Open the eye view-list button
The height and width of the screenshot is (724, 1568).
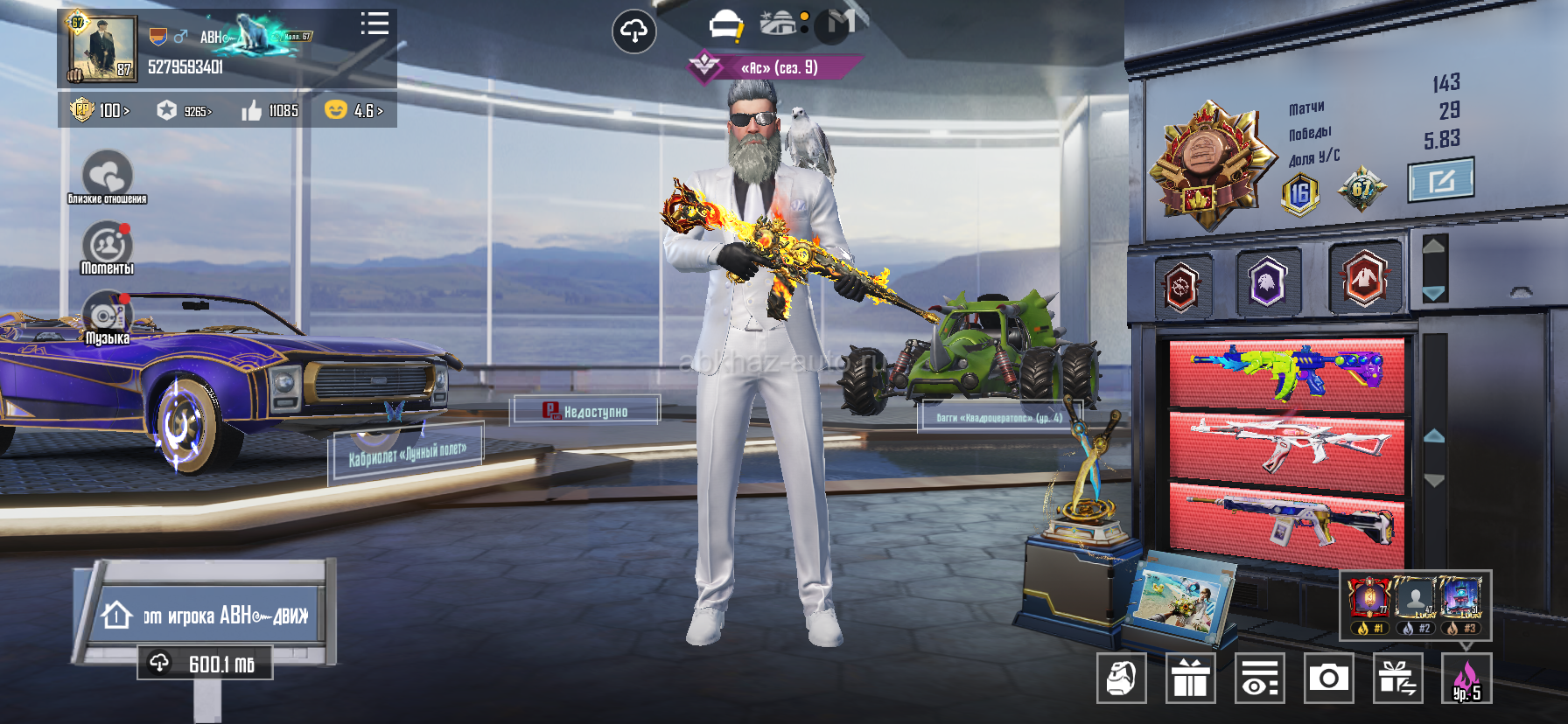(1259, 678)
